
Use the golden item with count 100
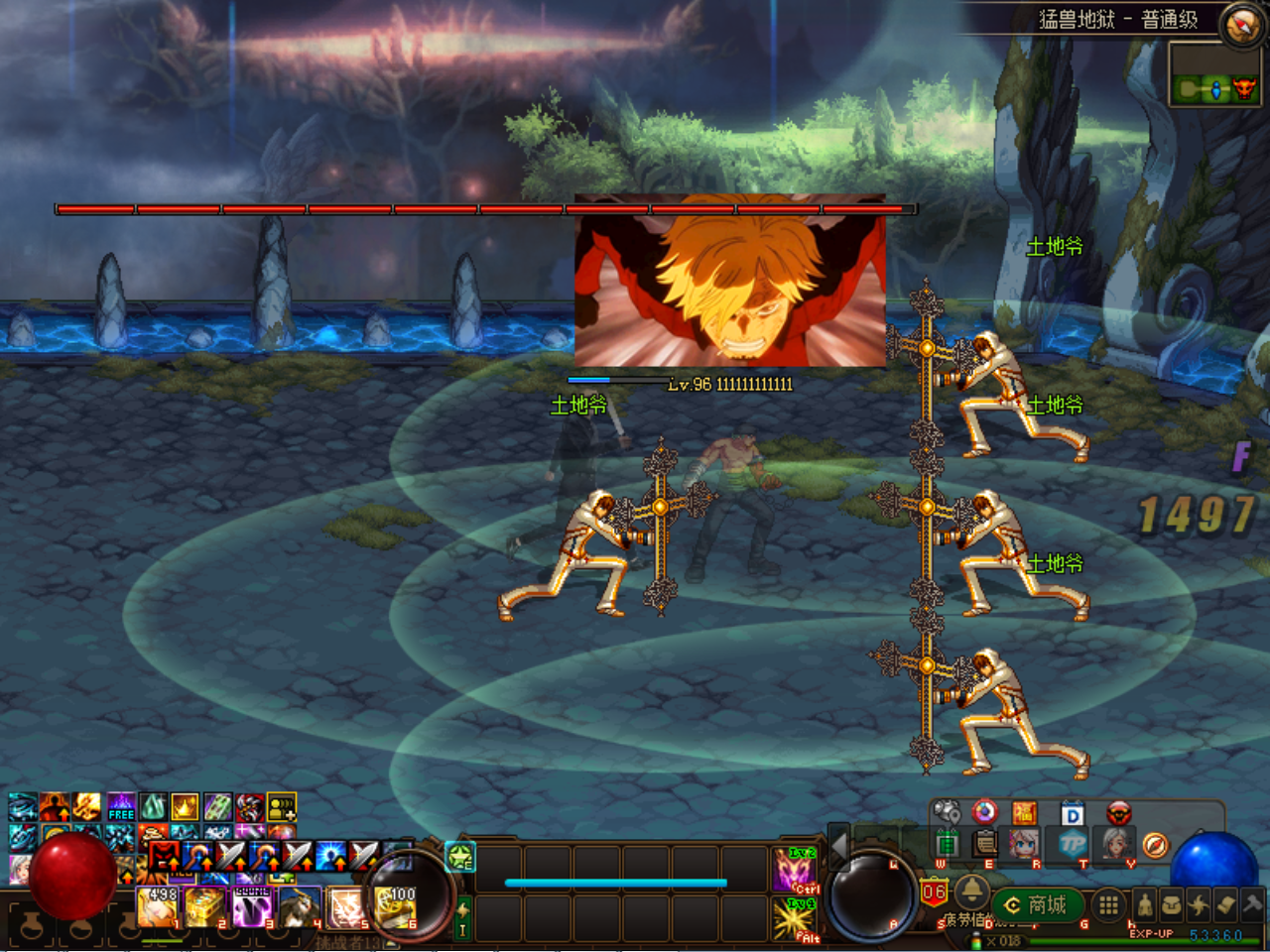[x=397, y=906]
